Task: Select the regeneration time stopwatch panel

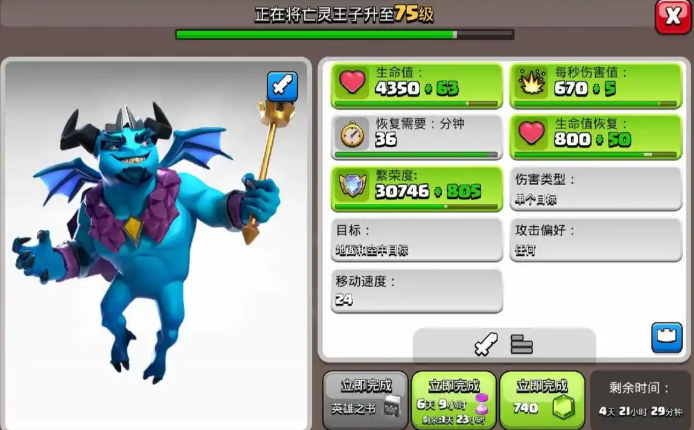Action: tap(417, 137)
